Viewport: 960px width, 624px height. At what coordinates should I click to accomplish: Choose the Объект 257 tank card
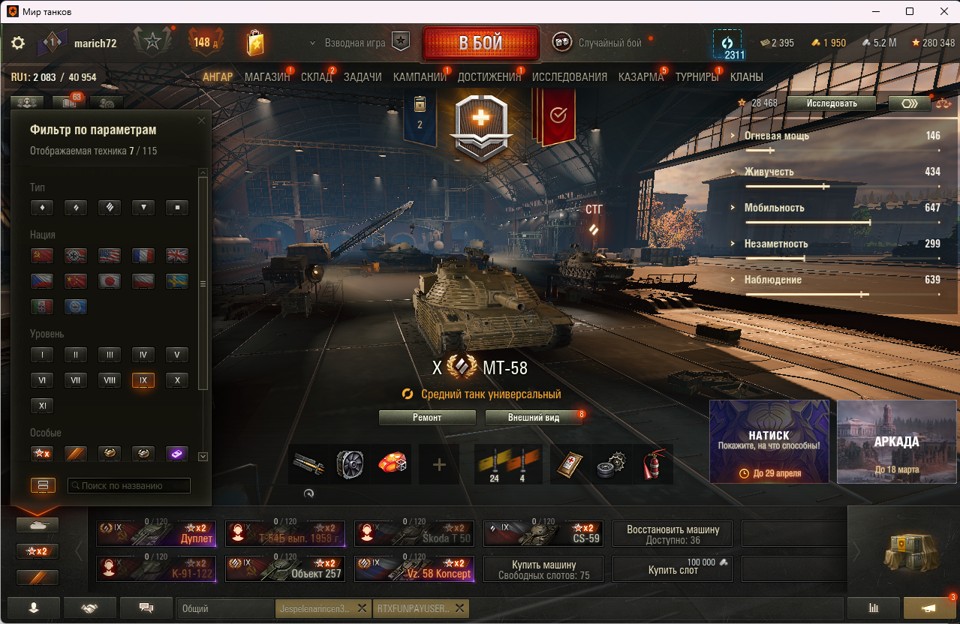(x=285, y=569)
